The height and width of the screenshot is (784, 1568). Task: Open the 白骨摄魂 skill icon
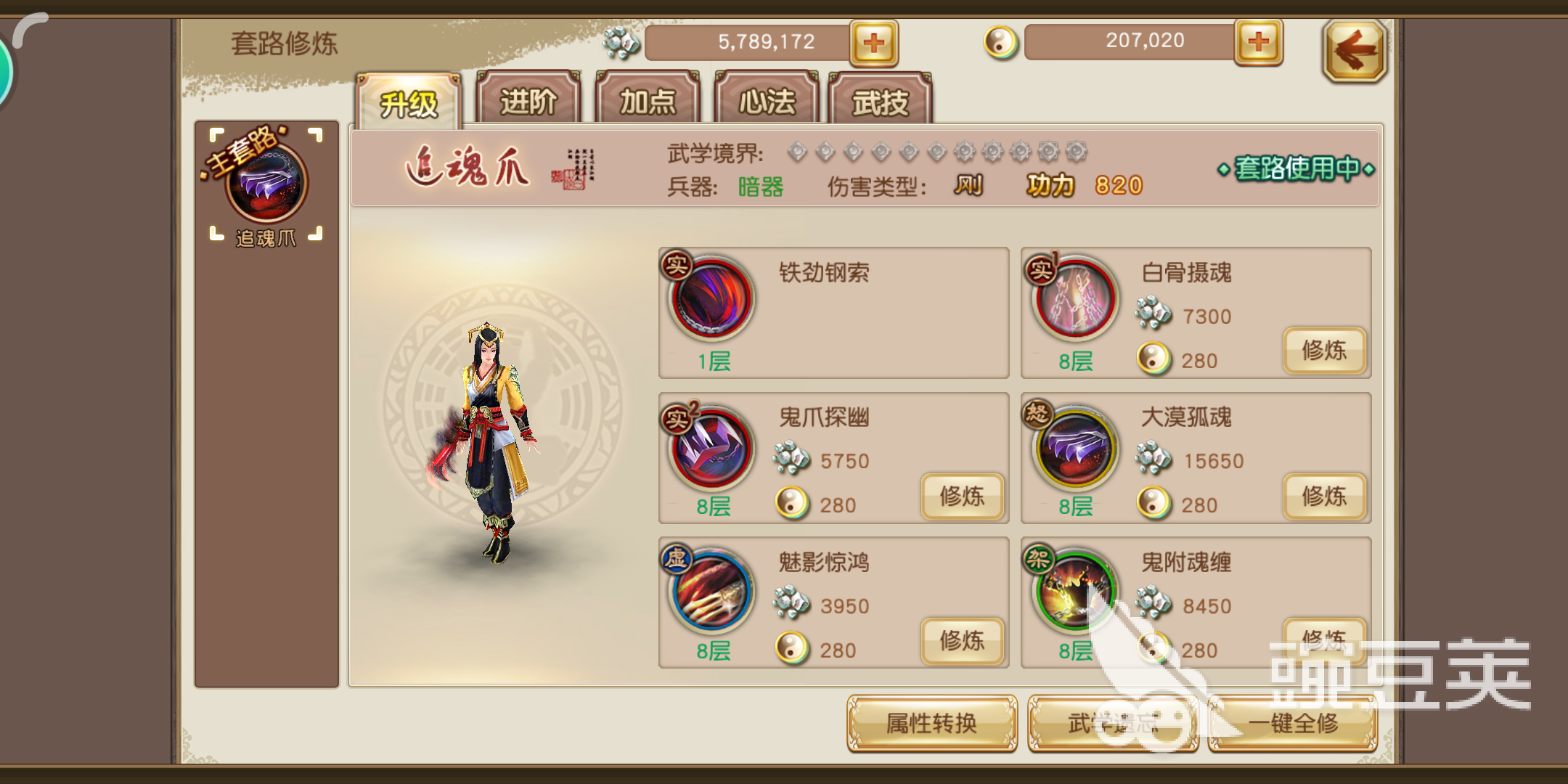click(1072, 301)
